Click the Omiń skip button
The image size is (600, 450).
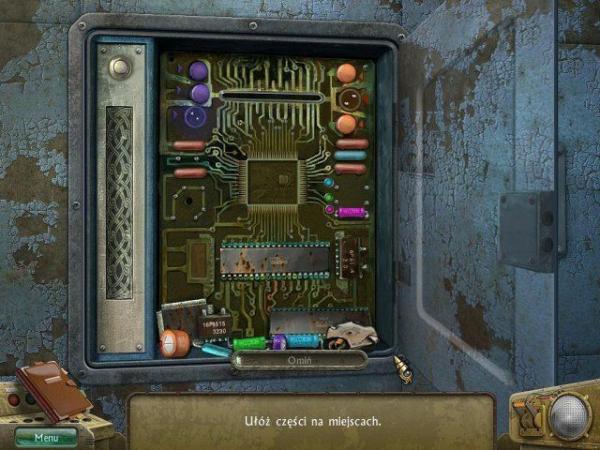(299, 360)
